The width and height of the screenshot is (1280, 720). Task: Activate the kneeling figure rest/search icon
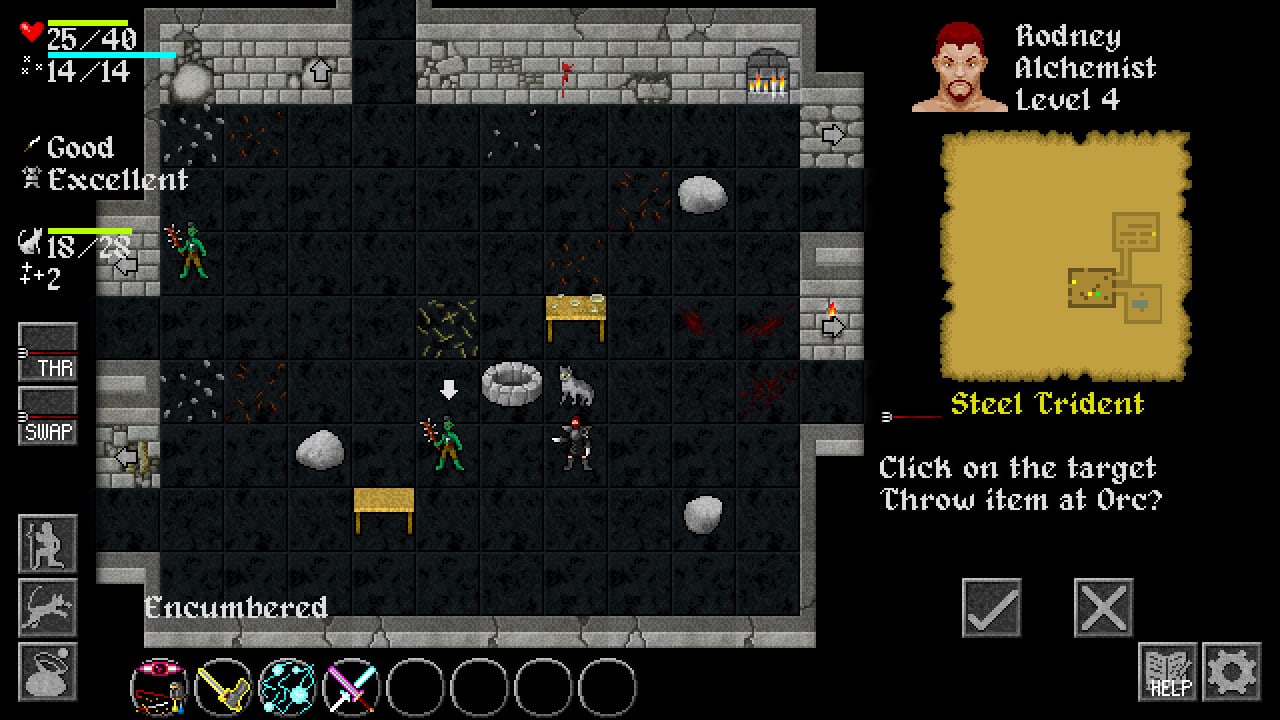[48, 543]
